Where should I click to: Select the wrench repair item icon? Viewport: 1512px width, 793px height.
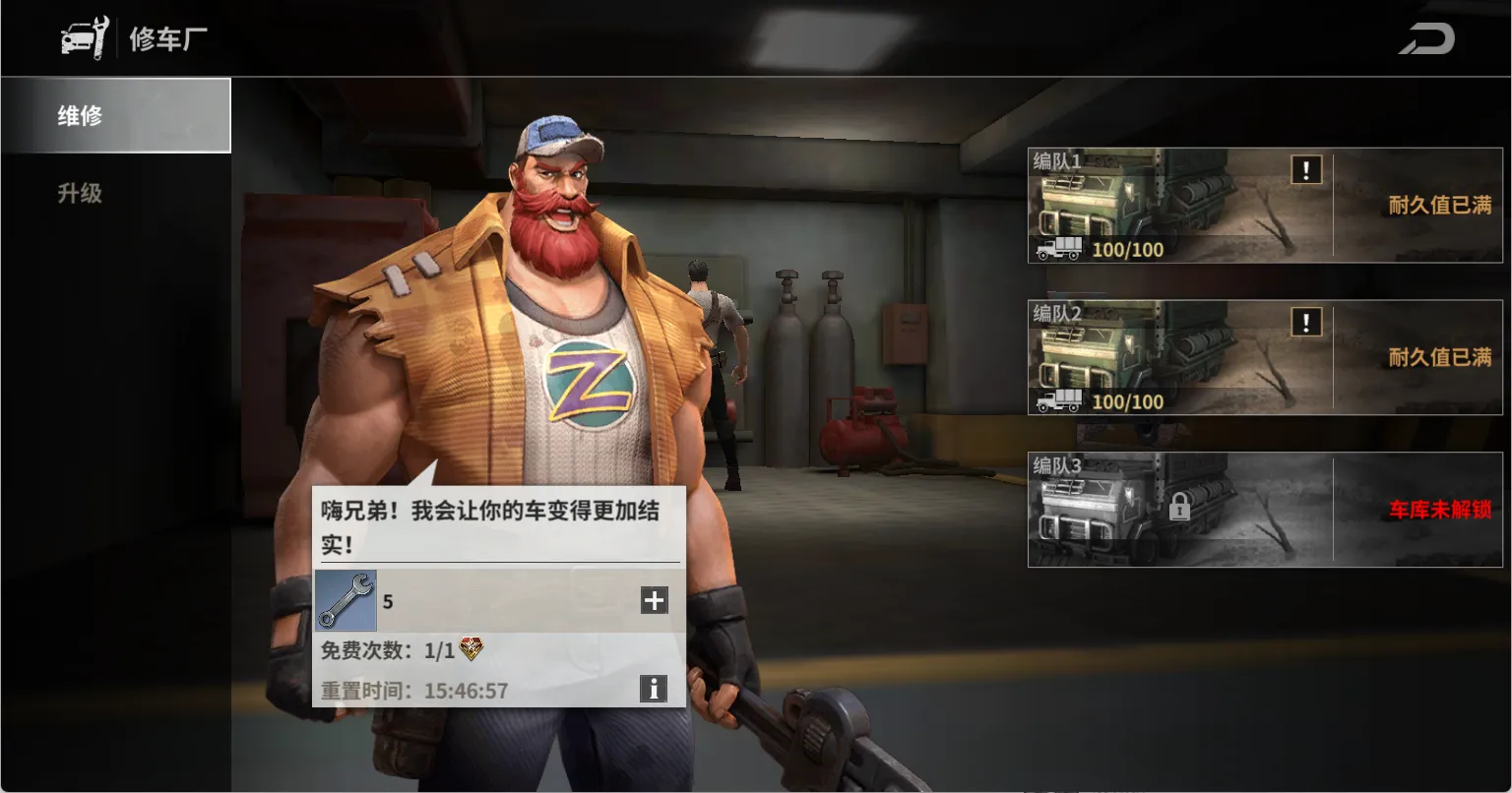(346, 600)
